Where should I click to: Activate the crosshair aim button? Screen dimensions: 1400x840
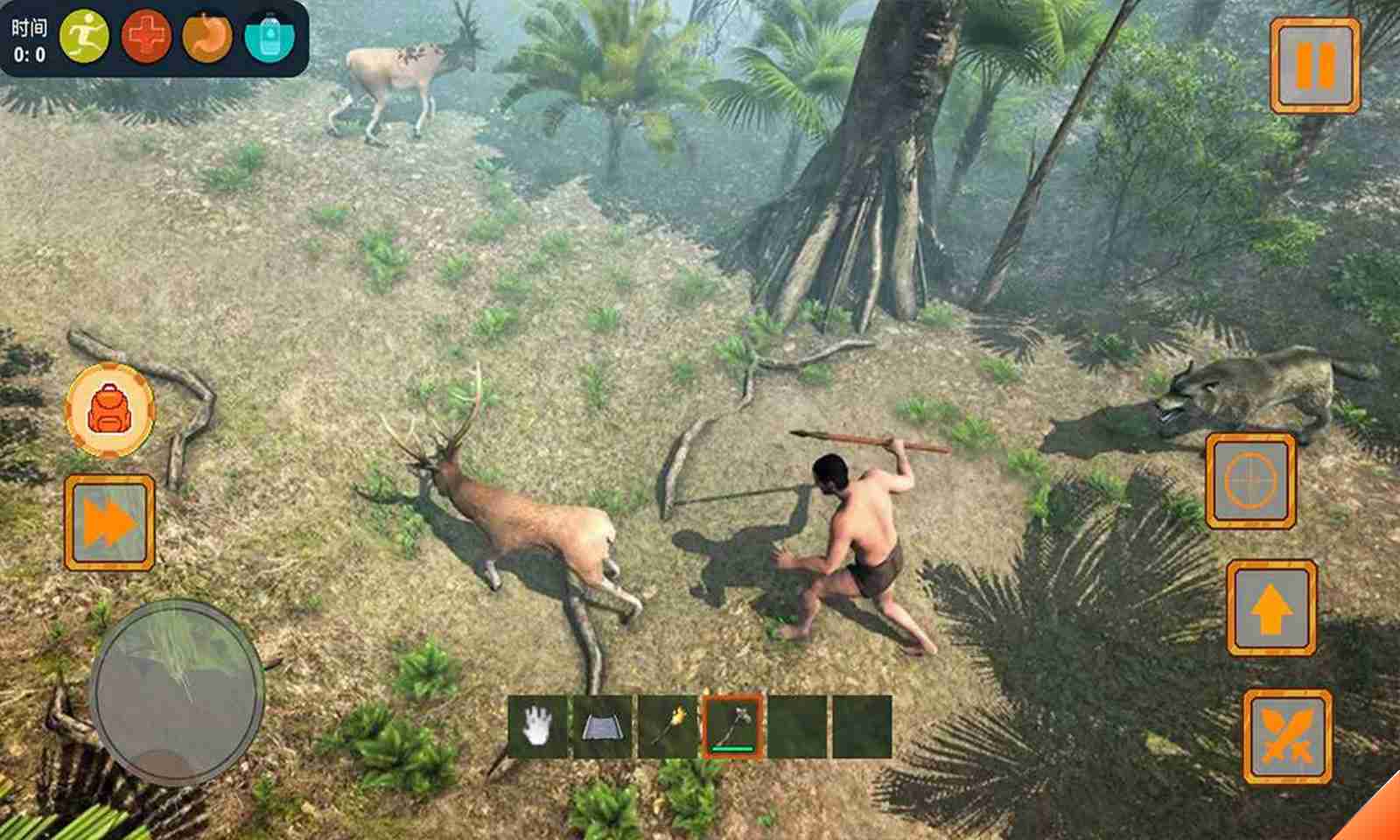pos(1250,481)
